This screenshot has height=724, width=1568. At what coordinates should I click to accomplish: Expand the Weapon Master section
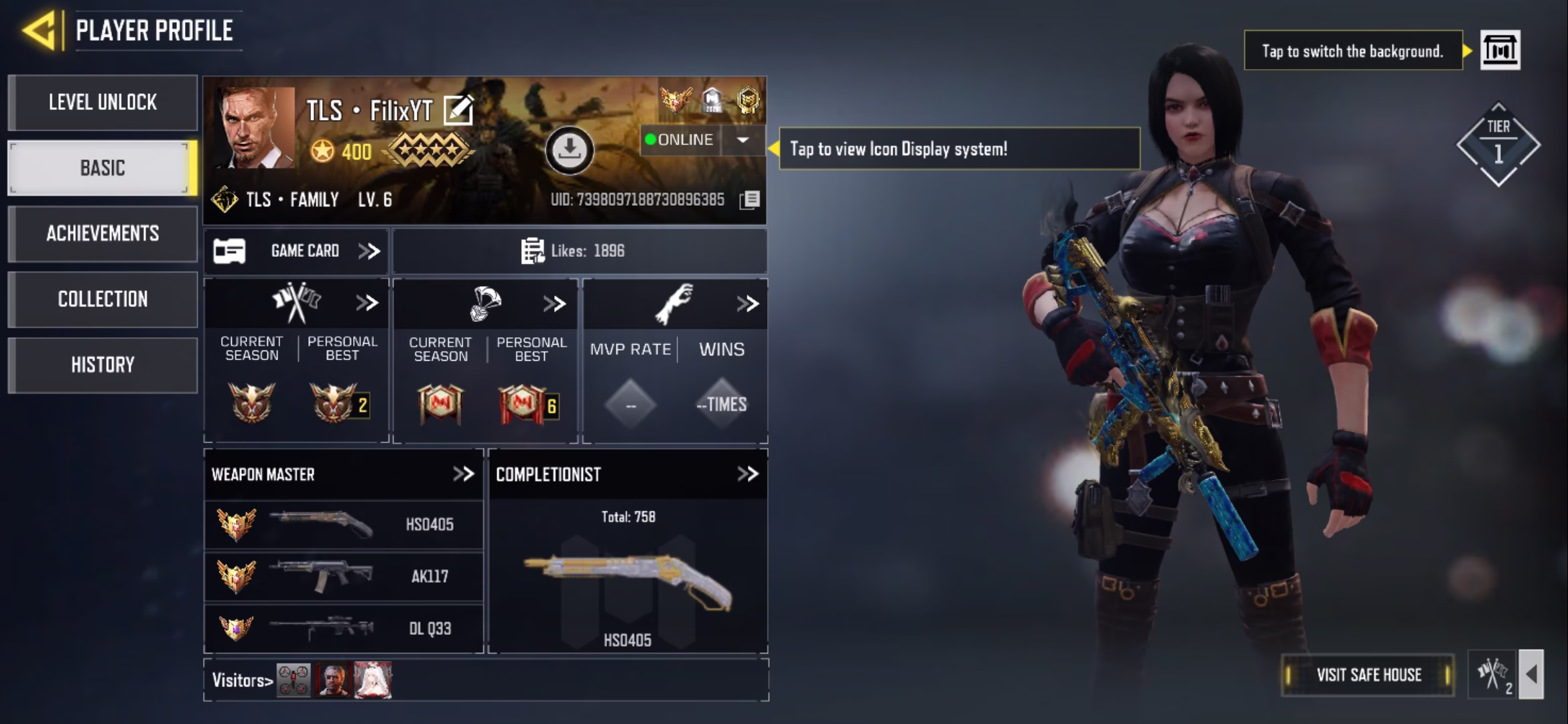463,475
